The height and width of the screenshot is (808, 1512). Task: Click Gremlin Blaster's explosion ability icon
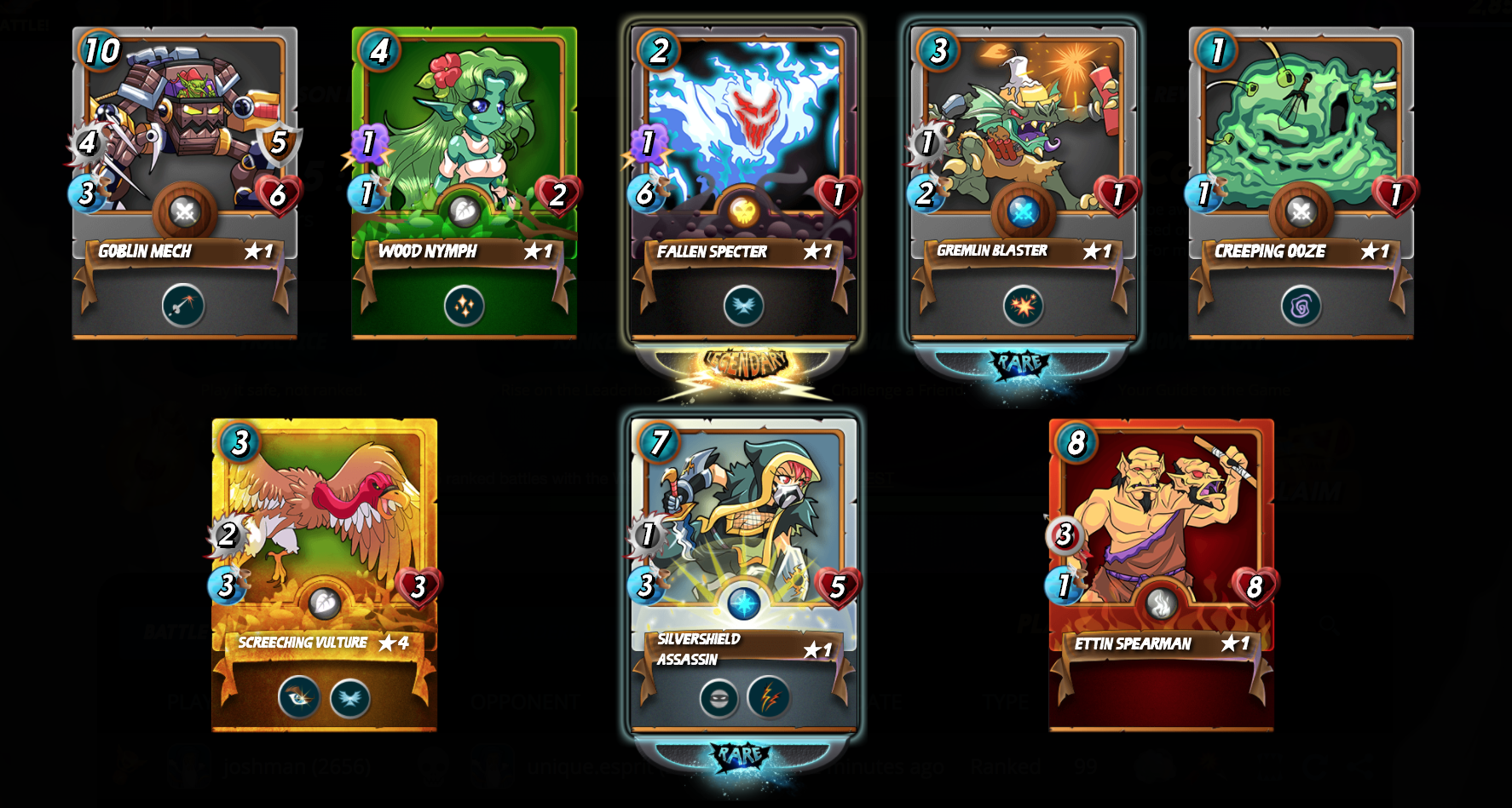[x=1023, y=305]
